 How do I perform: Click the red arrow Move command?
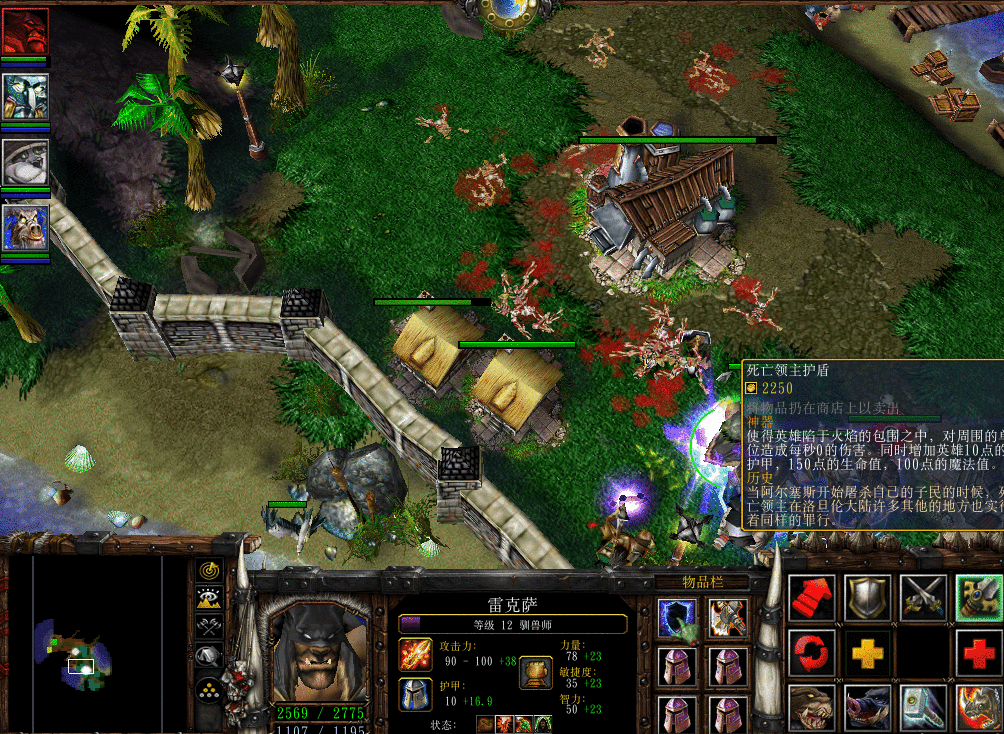[812, 598]
